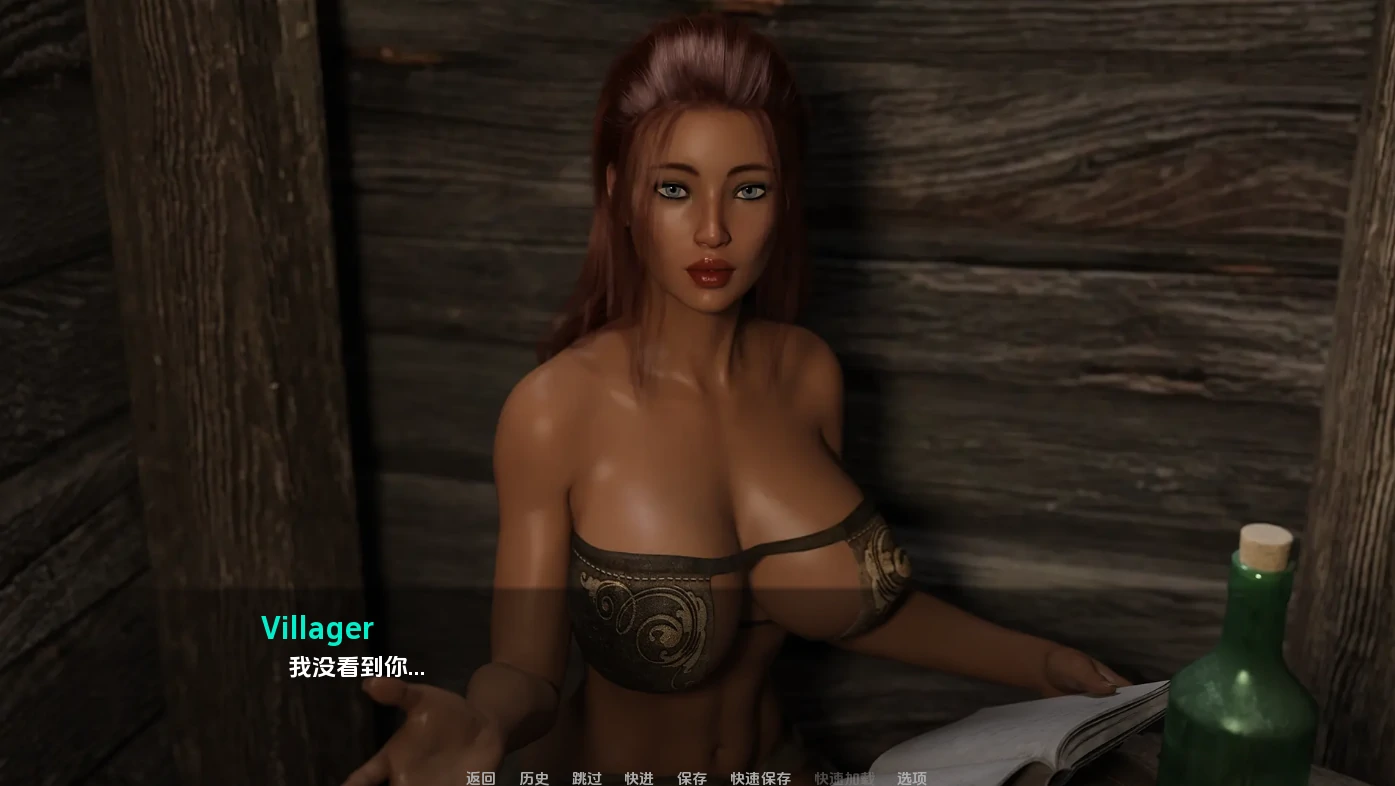Open the 选项 (Options) menu
The image size is (1395, 786).
[x=911, y=778]
